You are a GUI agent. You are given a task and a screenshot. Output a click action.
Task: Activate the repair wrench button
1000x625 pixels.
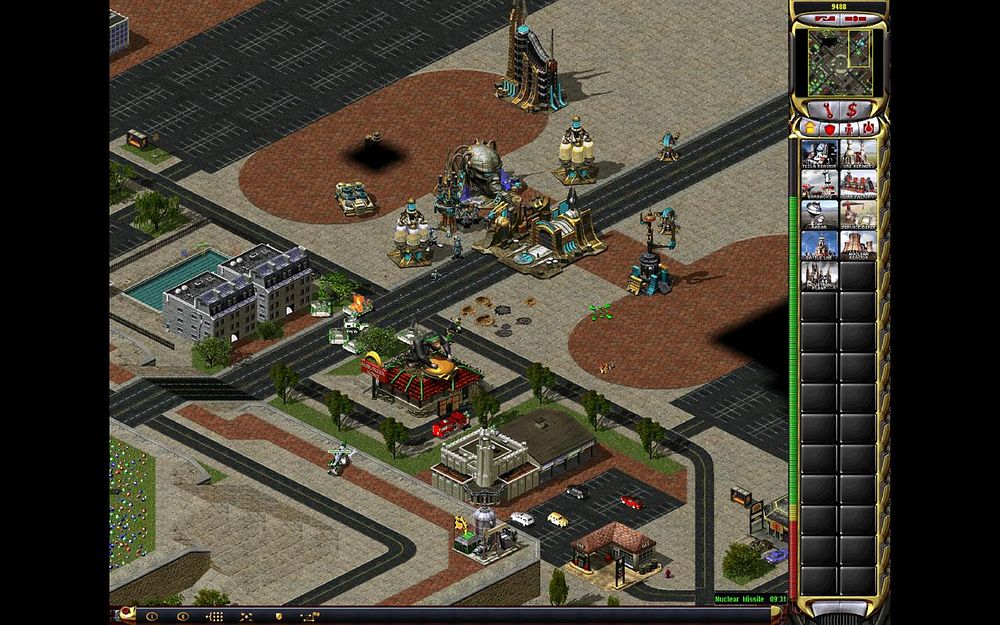pyautogui.click(x=825, y=108)
